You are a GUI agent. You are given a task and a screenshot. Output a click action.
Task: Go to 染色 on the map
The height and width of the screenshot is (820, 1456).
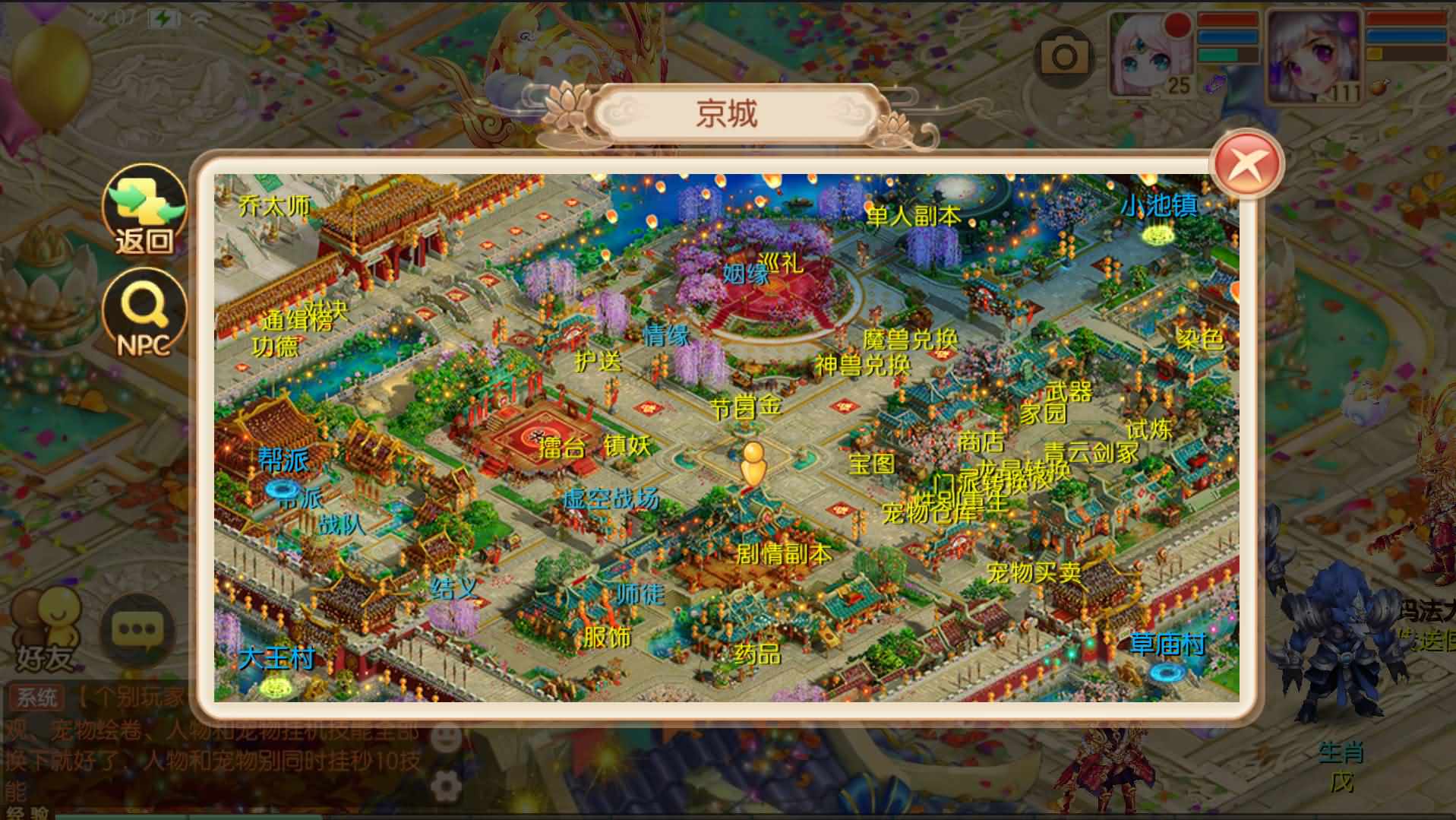[x=1199, y=338]
